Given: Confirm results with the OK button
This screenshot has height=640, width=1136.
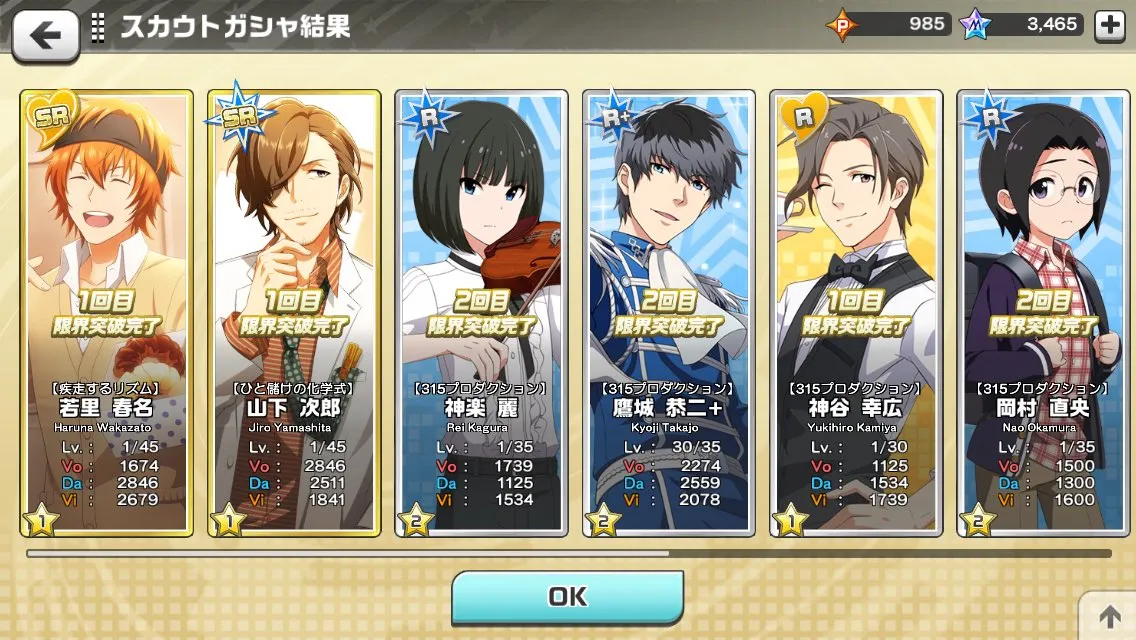Looking at the screenshot, I should pos(567,597).
